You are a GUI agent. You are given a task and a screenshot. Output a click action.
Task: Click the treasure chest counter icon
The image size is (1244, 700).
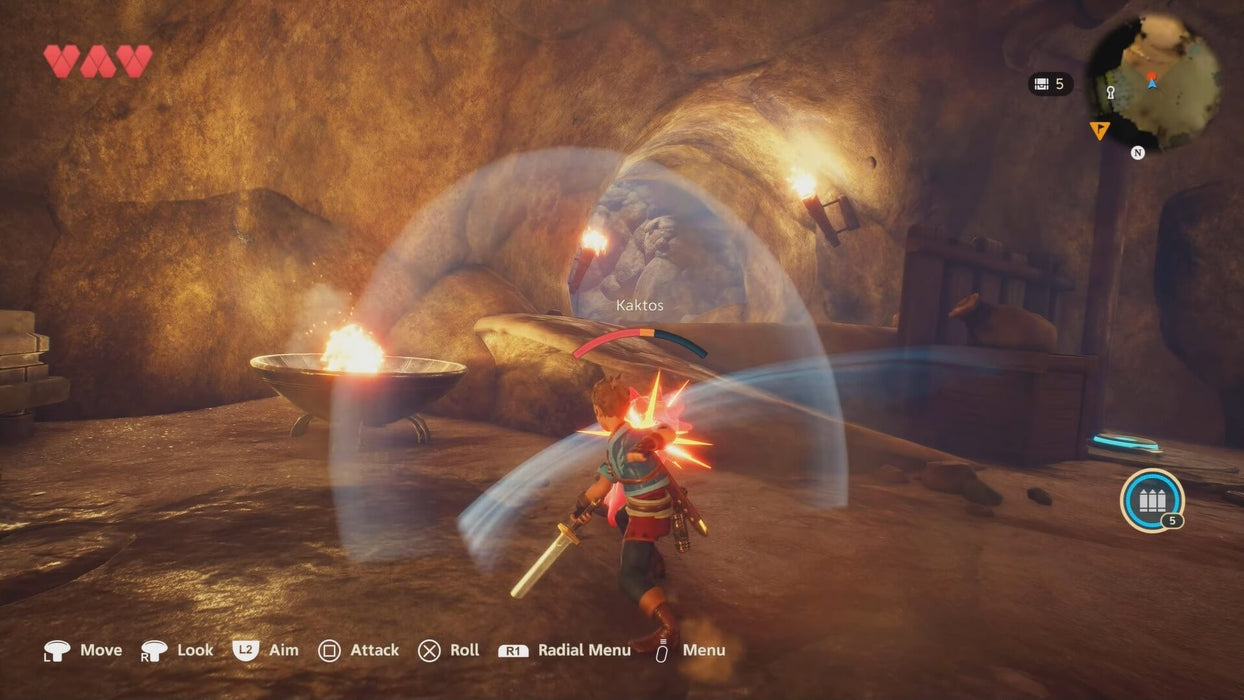(x=1041, y=84)
